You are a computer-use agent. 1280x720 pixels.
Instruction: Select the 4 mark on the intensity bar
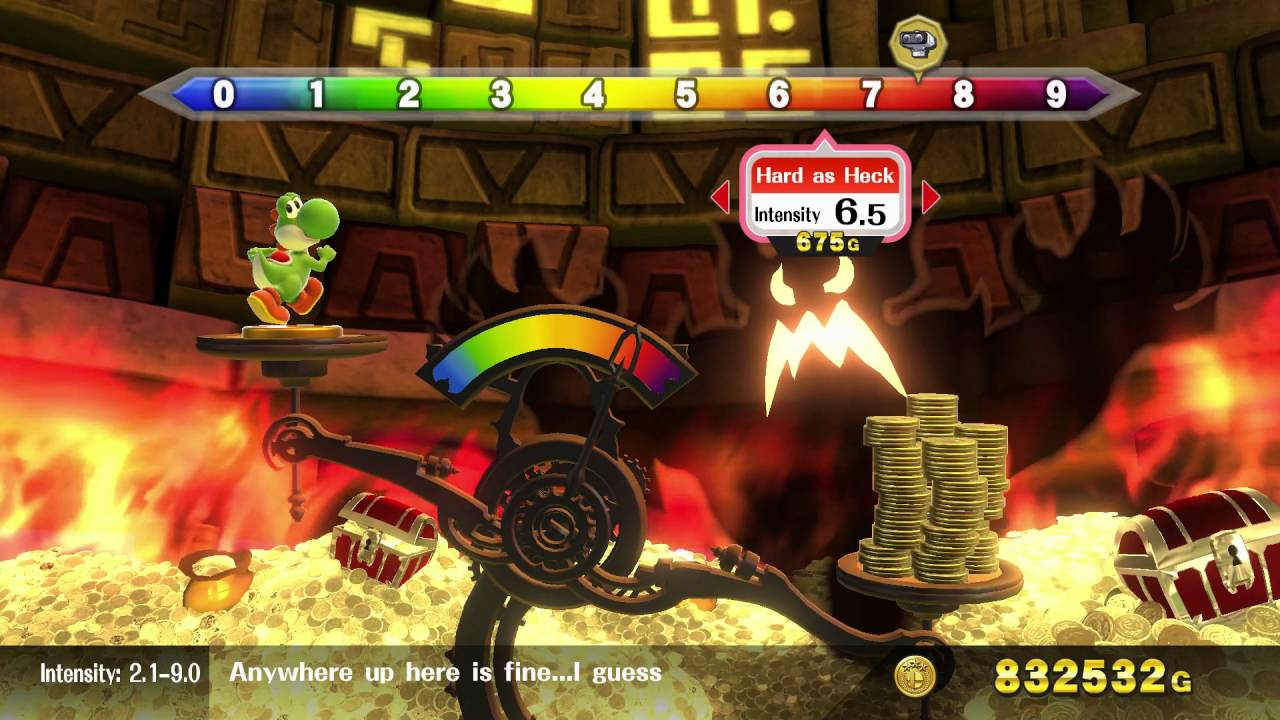(594, 95)
